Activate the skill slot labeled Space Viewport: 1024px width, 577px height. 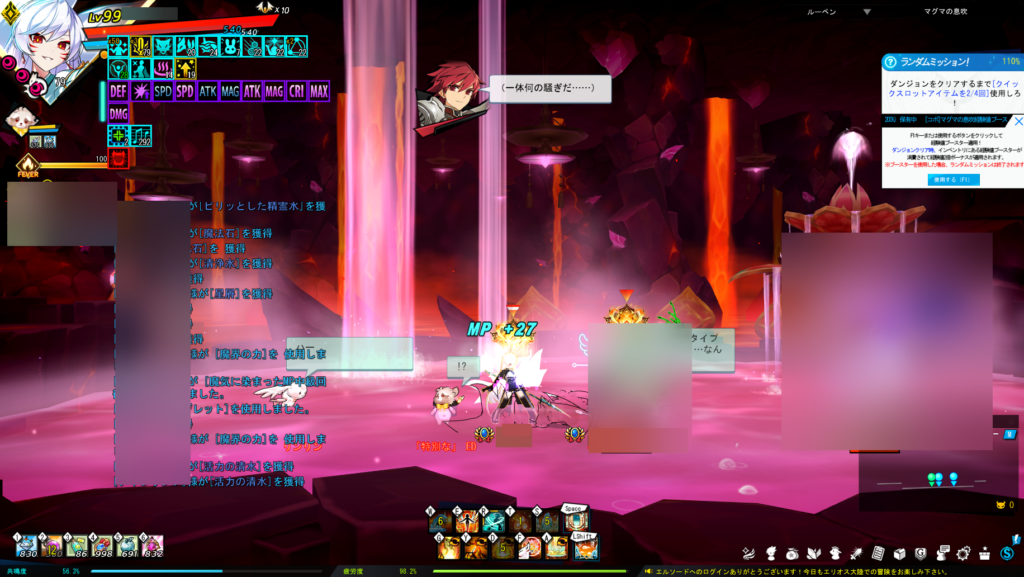tap(574, 520)
